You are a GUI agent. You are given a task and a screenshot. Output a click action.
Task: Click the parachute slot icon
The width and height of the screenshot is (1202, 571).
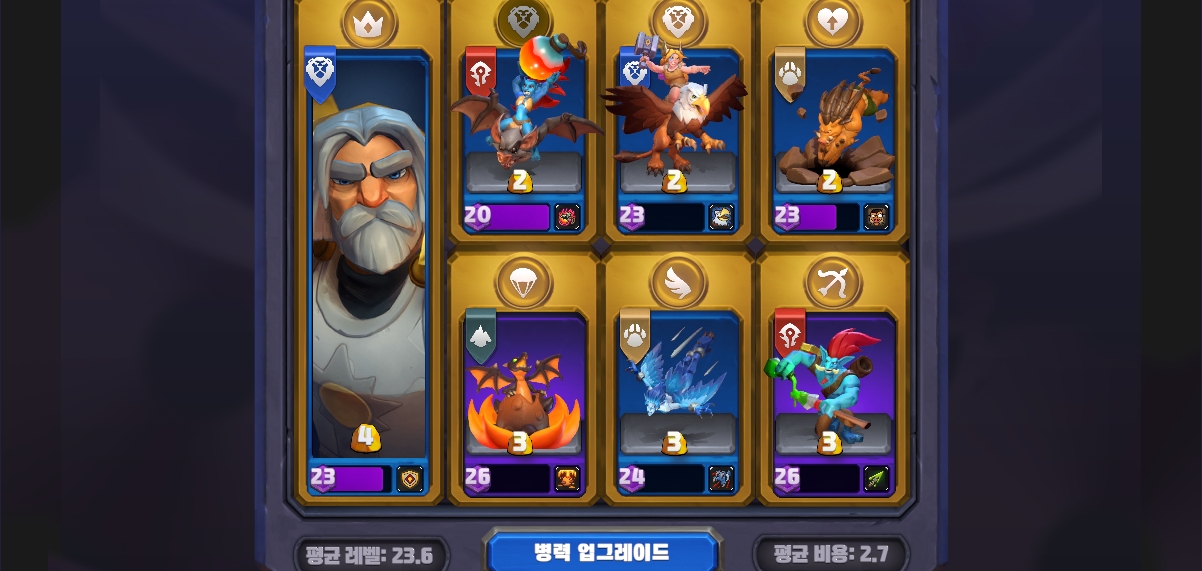tap(523, 282)
